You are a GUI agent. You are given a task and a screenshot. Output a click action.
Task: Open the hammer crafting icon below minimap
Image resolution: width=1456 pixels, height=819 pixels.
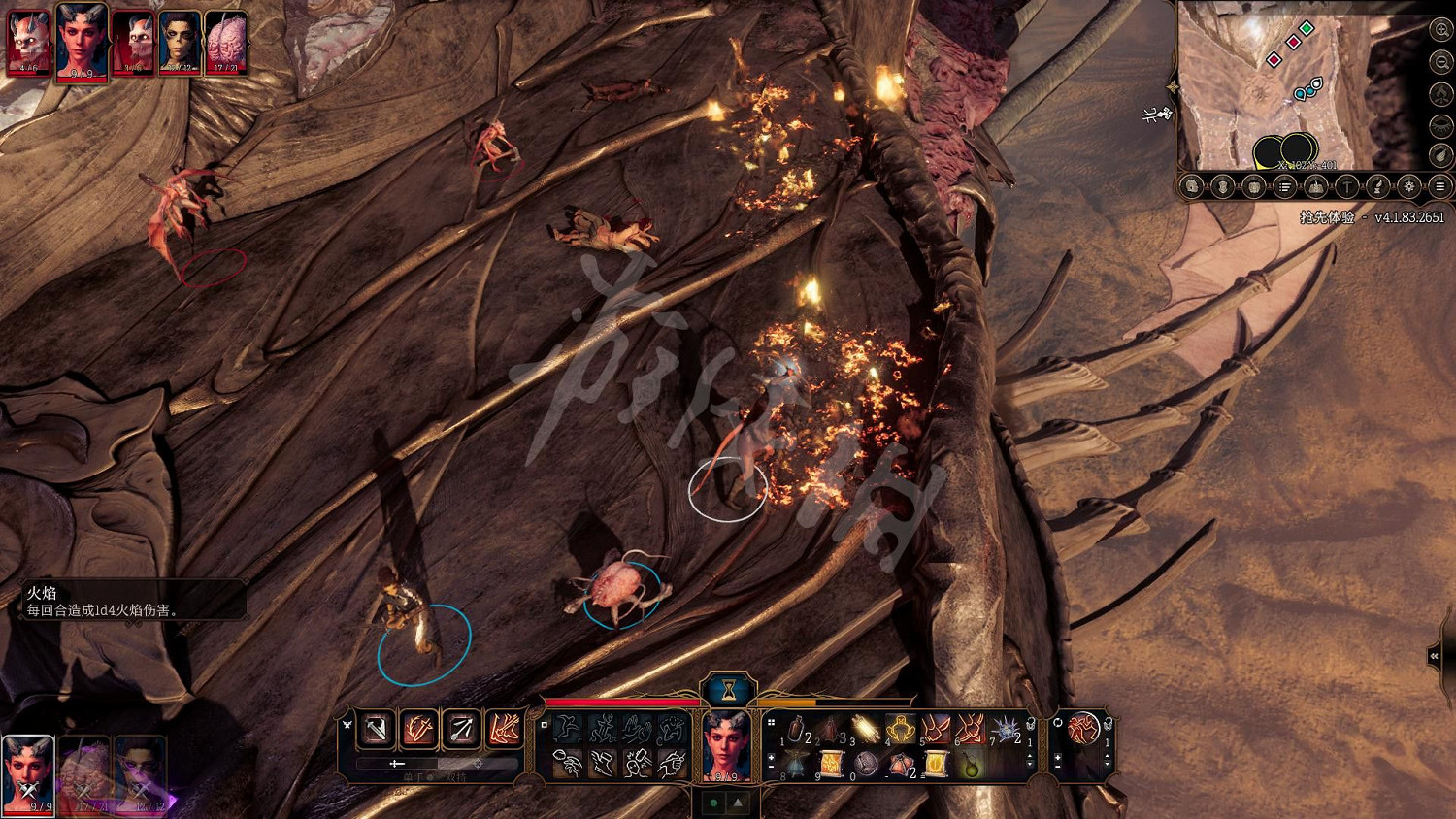click(1346, 186)
